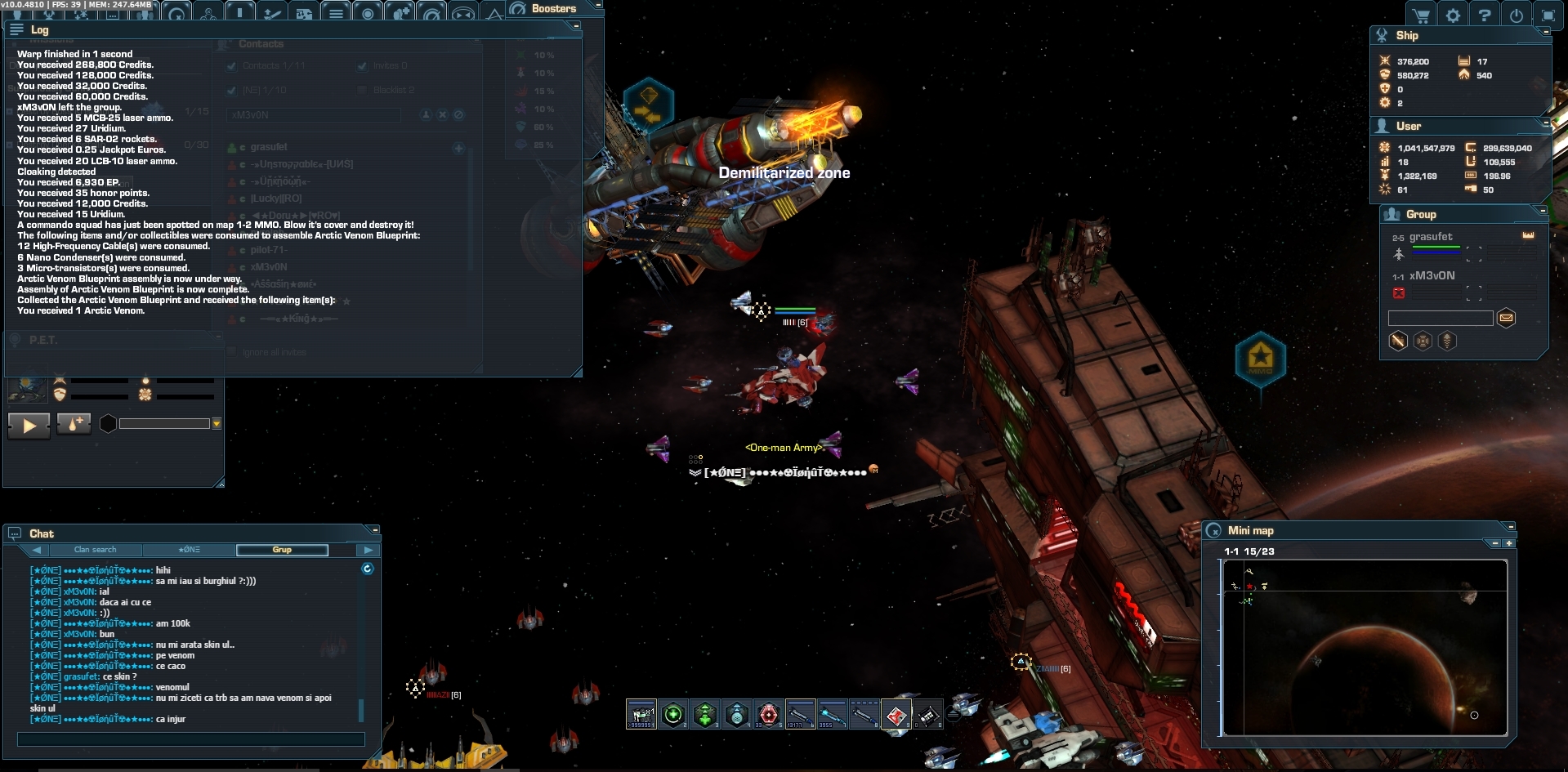Image resolution: width=1568 pixels, height=772 pixels.
Task: Switch to the Grup chat tab
Action: tap(282, 550)
